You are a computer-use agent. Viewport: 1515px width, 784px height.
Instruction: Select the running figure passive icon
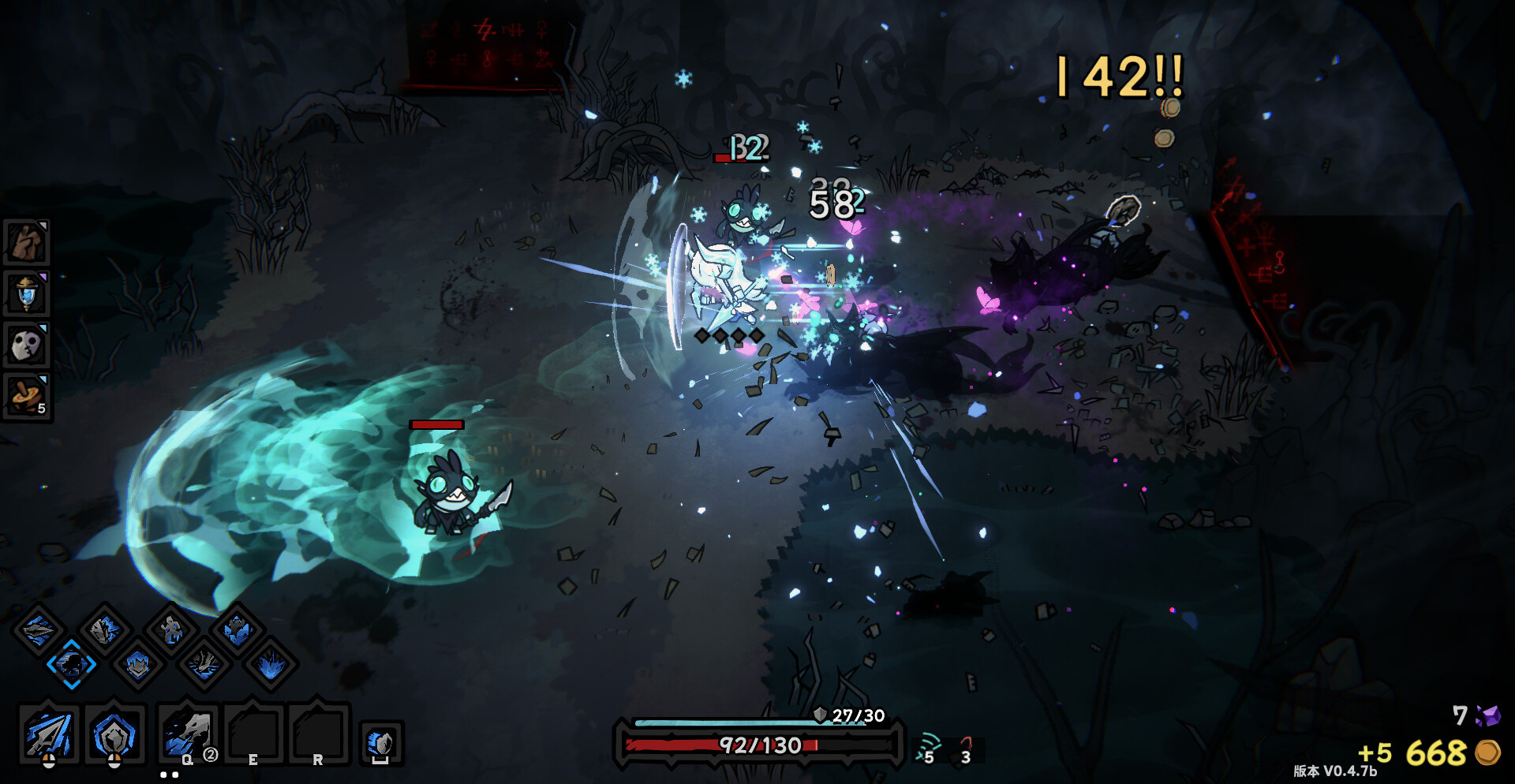(x=170, y=629)
